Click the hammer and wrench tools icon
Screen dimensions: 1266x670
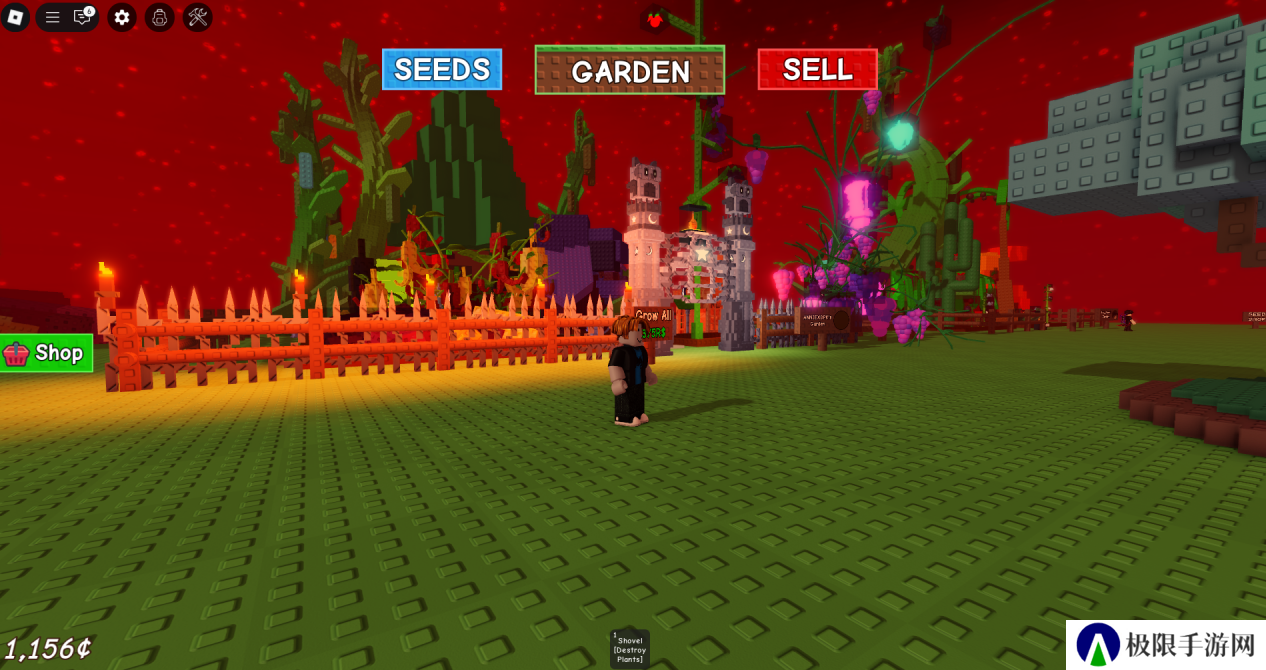point(197,17)
